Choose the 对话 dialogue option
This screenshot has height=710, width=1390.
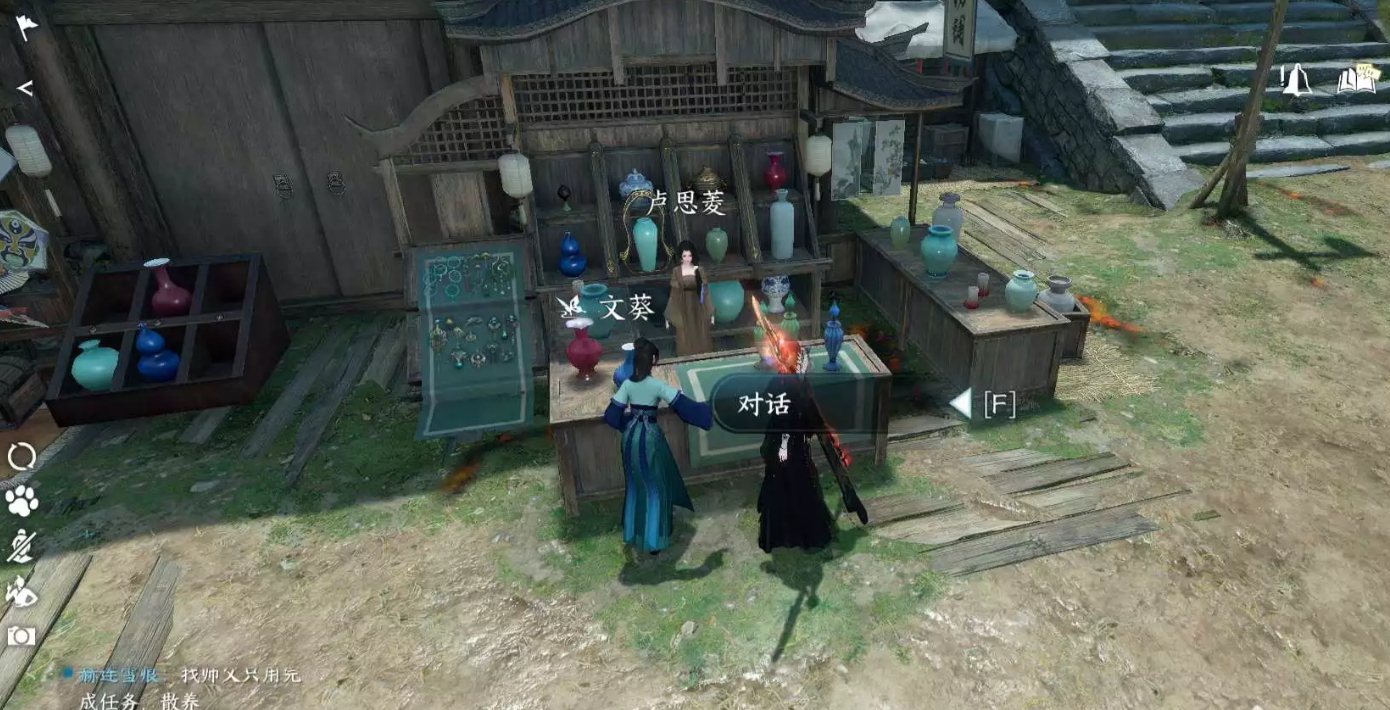[764, 403]
